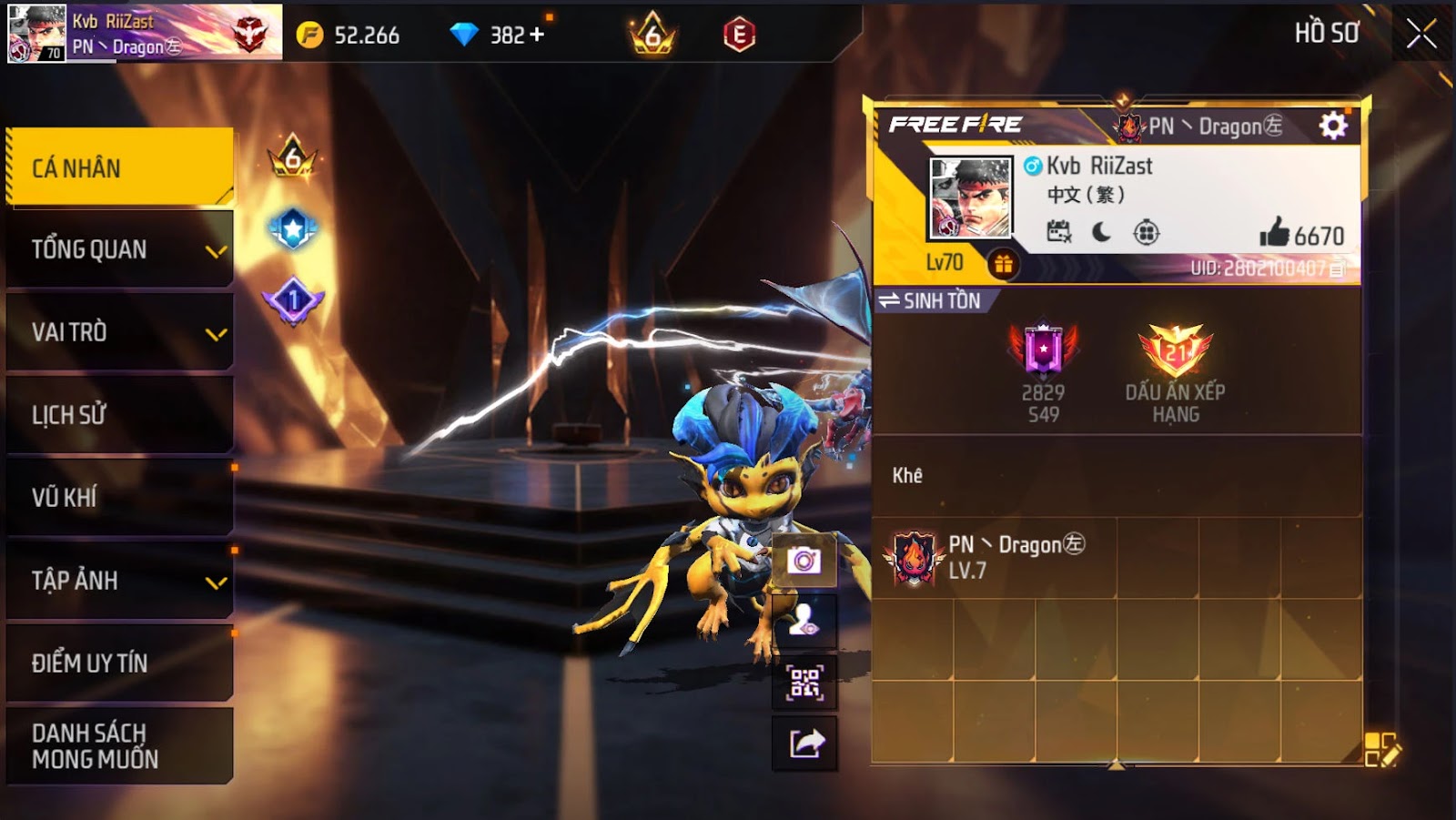Click the camera snapshot button

[804, 561]
